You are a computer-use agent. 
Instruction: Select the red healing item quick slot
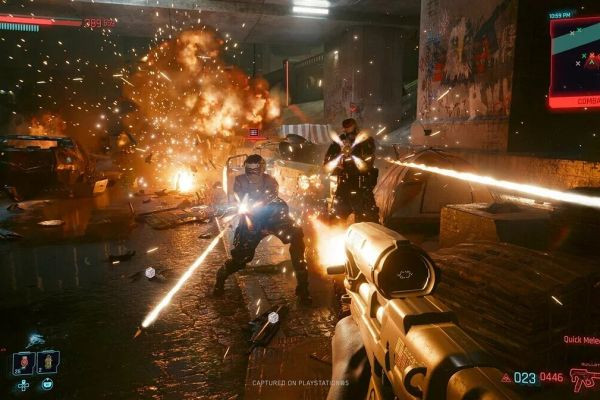[24, 362]
